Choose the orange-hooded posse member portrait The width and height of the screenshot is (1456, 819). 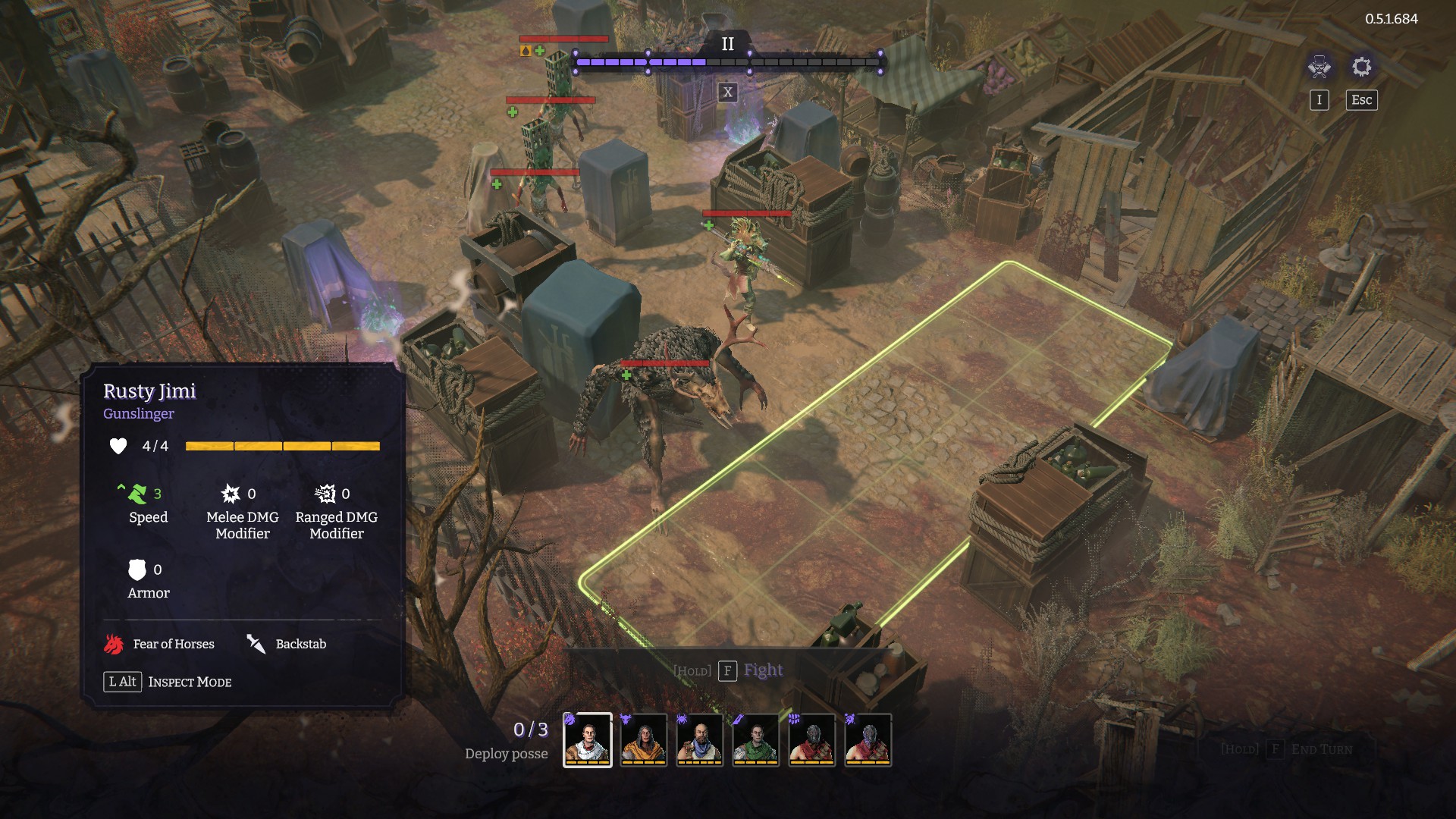[x=644, y=739]
